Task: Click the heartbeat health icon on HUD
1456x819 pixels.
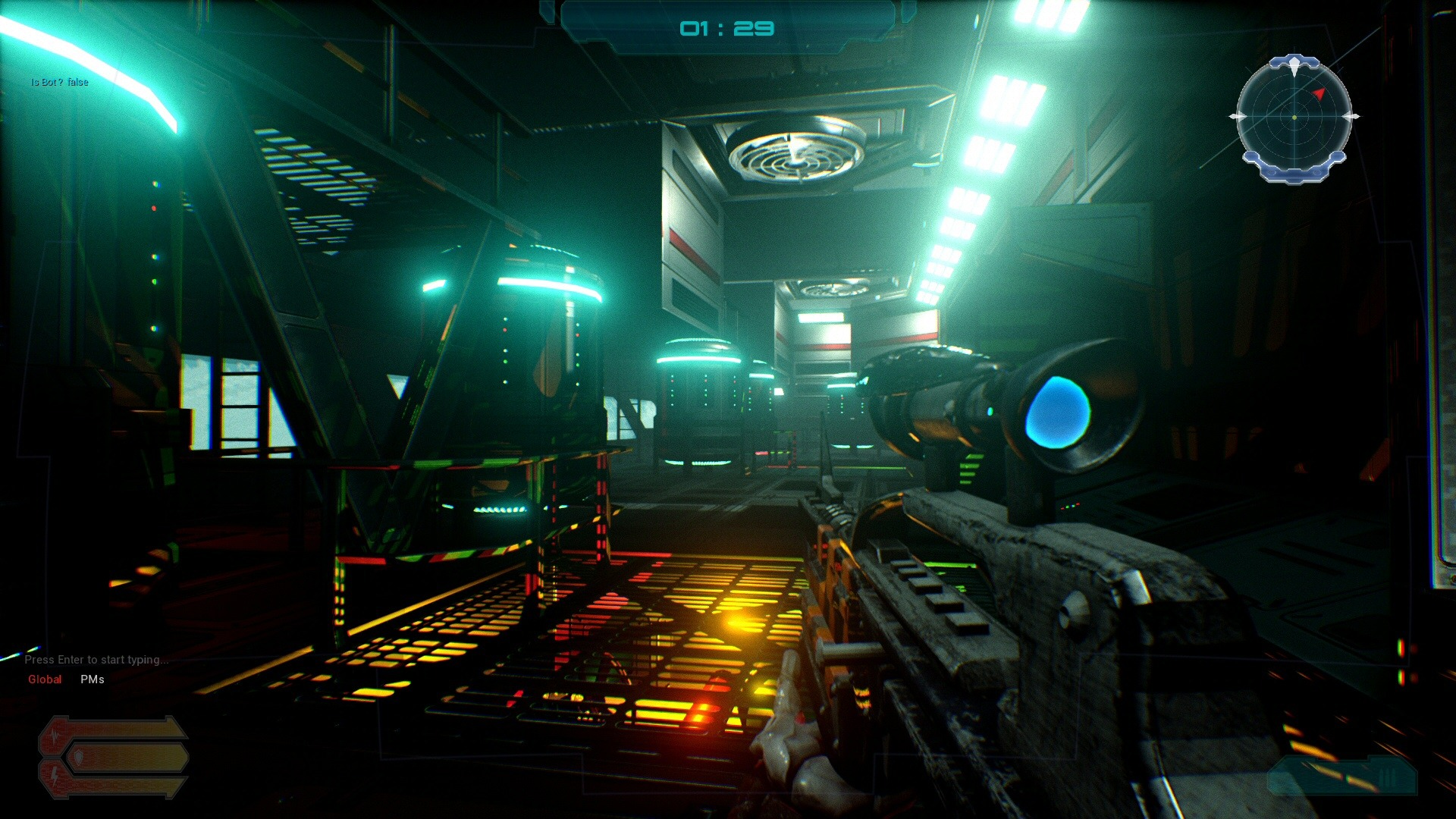Action: click(55, 734)
